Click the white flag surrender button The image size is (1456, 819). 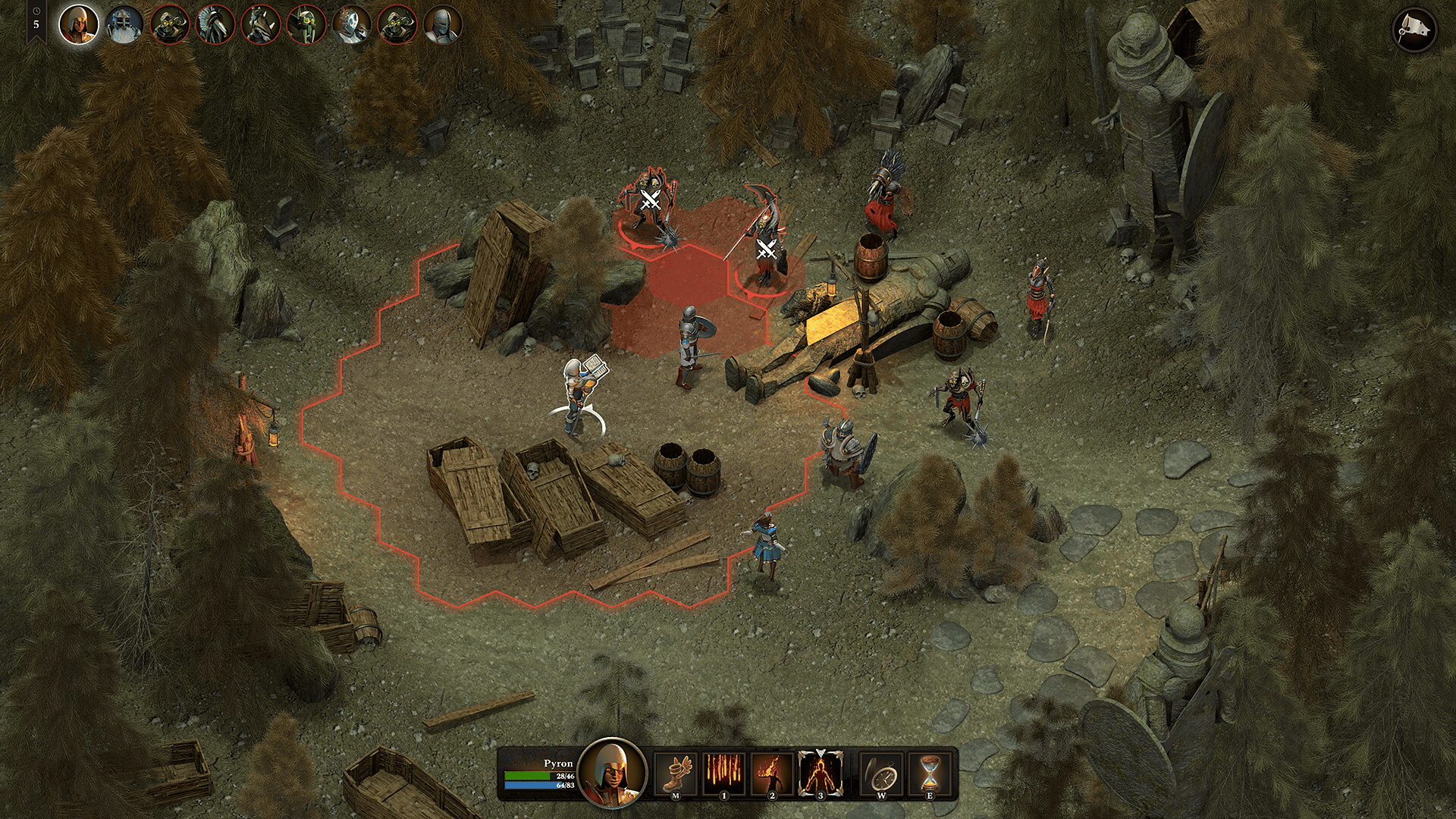click(x=1414, y=30)
